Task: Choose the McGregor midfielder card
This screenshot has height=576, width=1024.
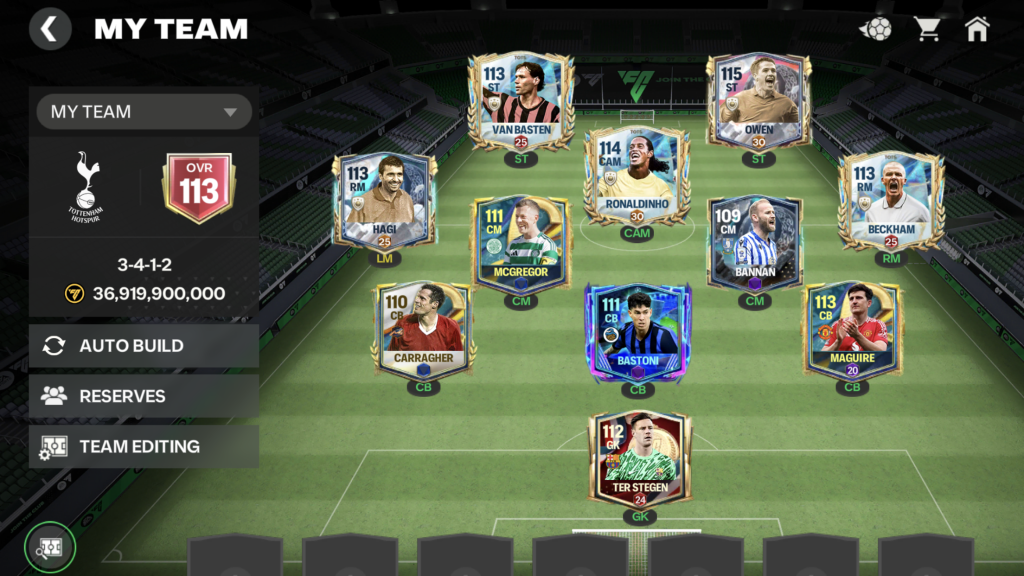Action: pos(521,244)
